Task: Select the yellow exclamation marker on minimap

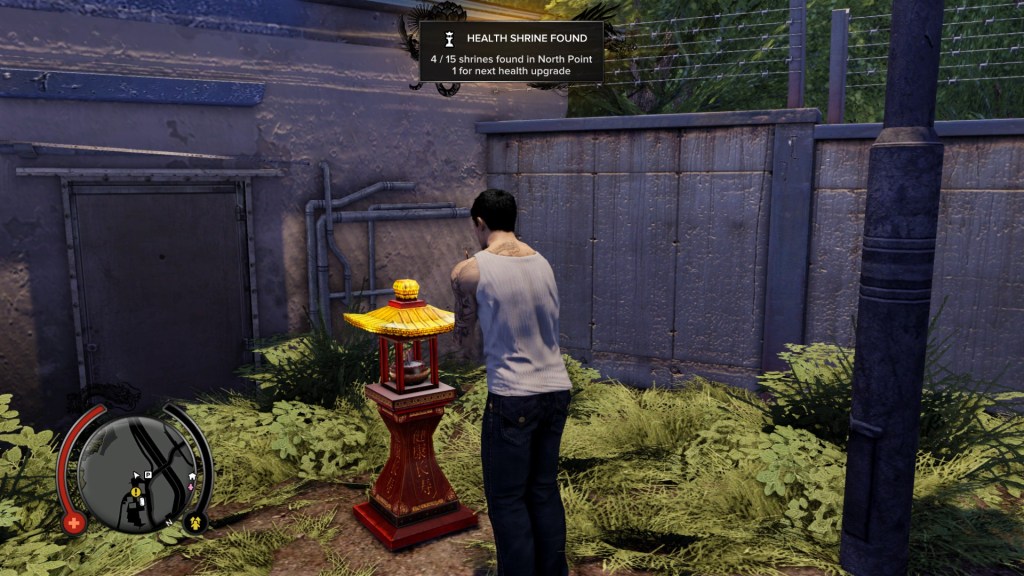Action: tap(135, 492)
